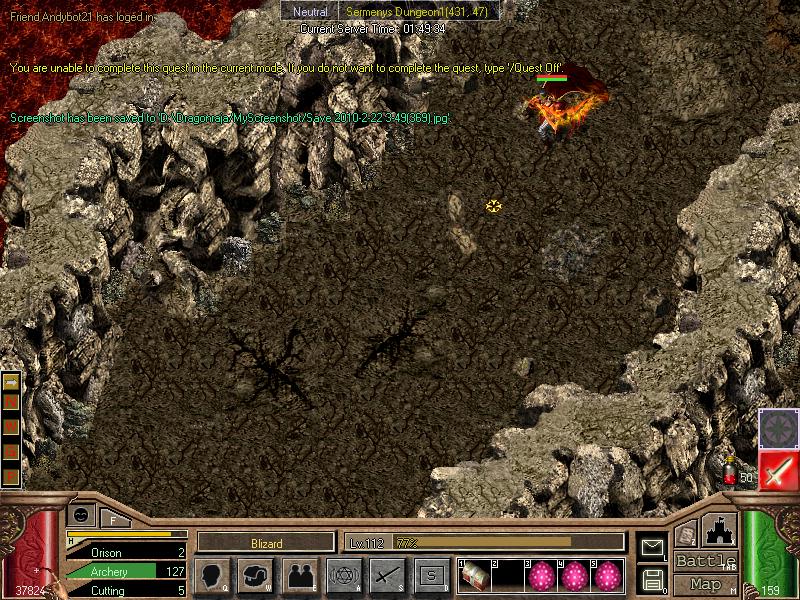Click the envelope mail icon
This screenshot has width=800, height=600.
[652, 547]
